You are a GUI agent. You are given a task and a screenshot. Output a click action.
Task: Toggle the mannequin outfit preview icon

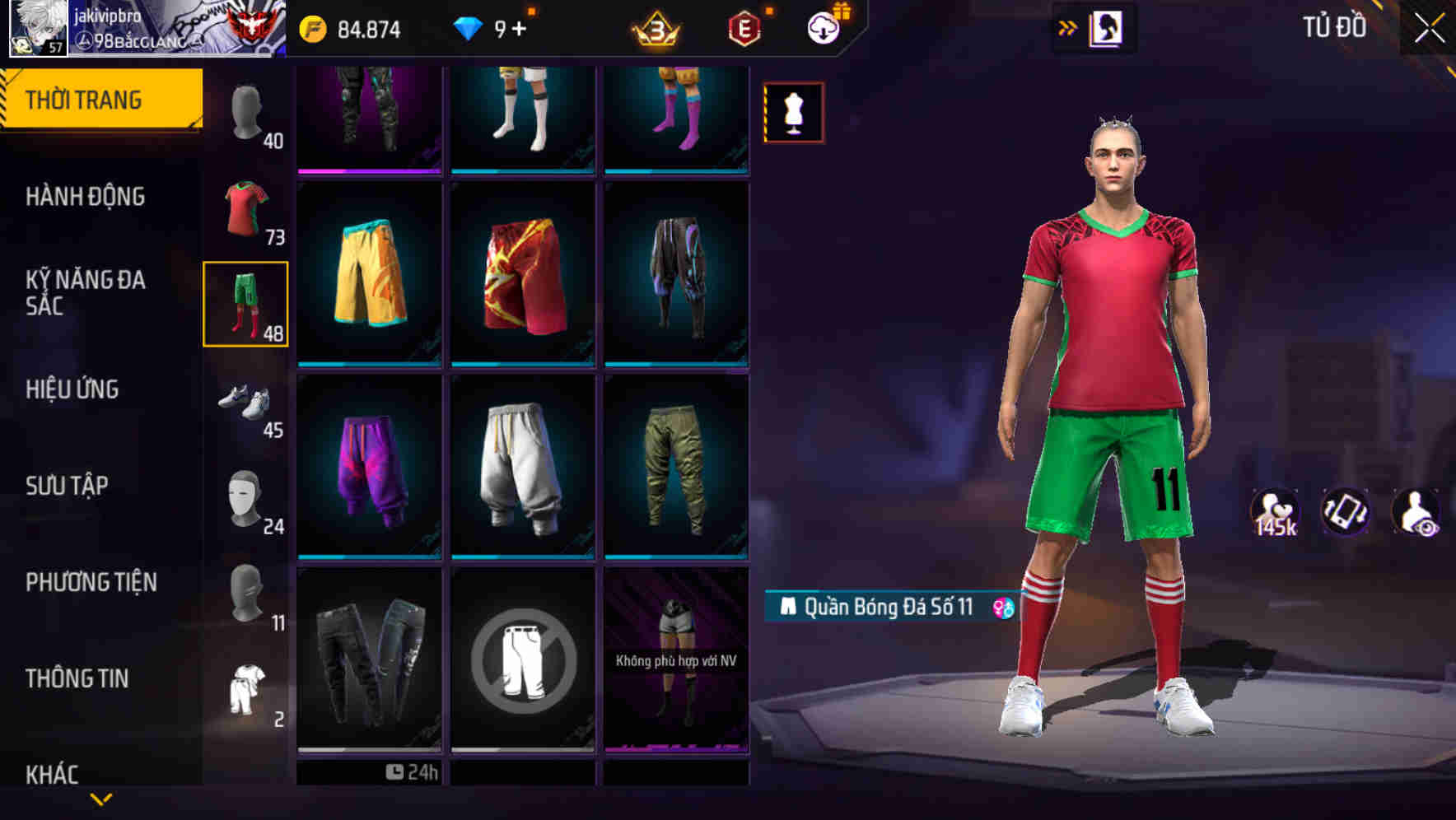pos(793,112)
